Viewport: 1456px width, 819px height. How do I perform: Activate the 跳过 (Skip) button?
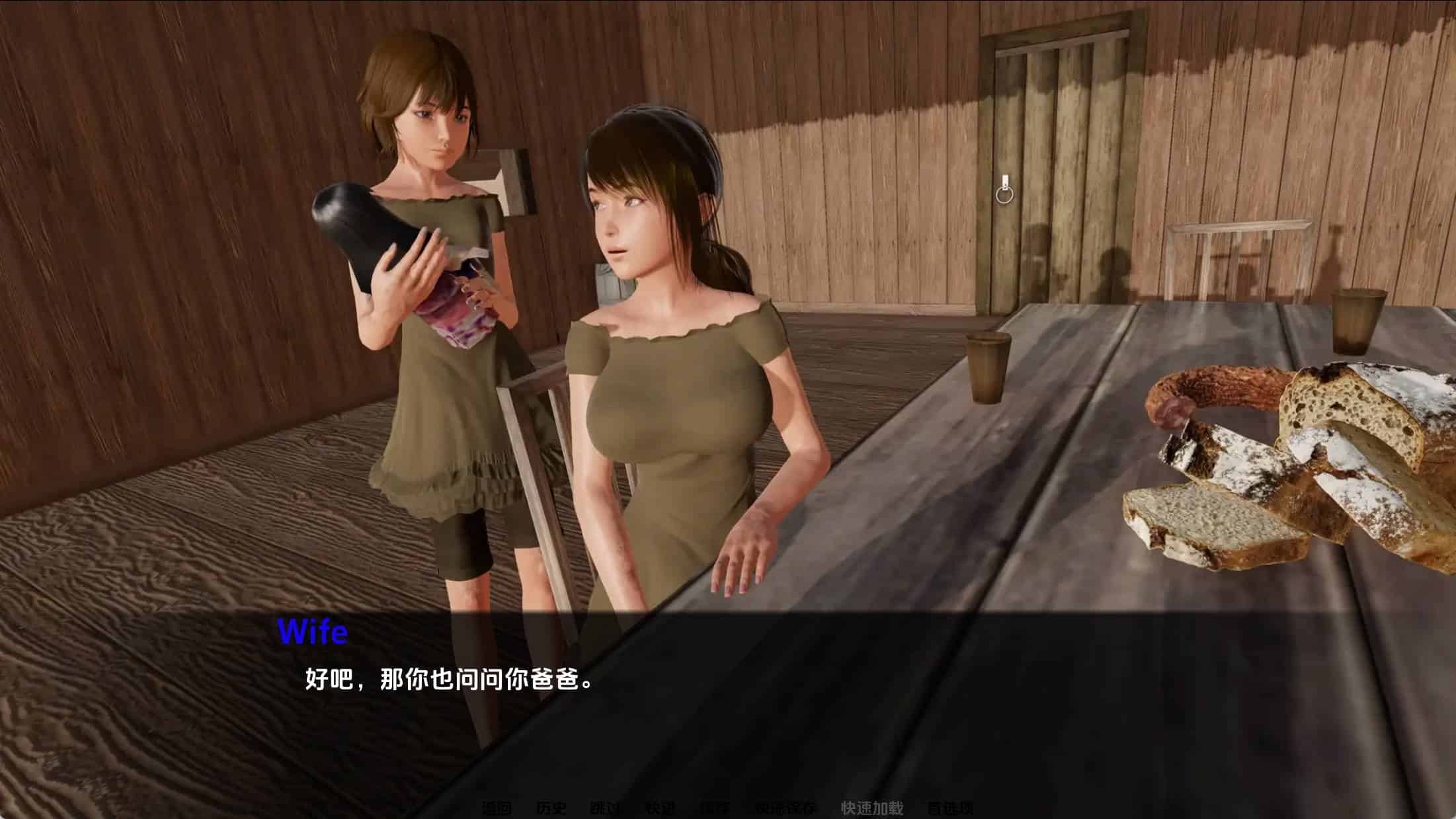point(605,808)
